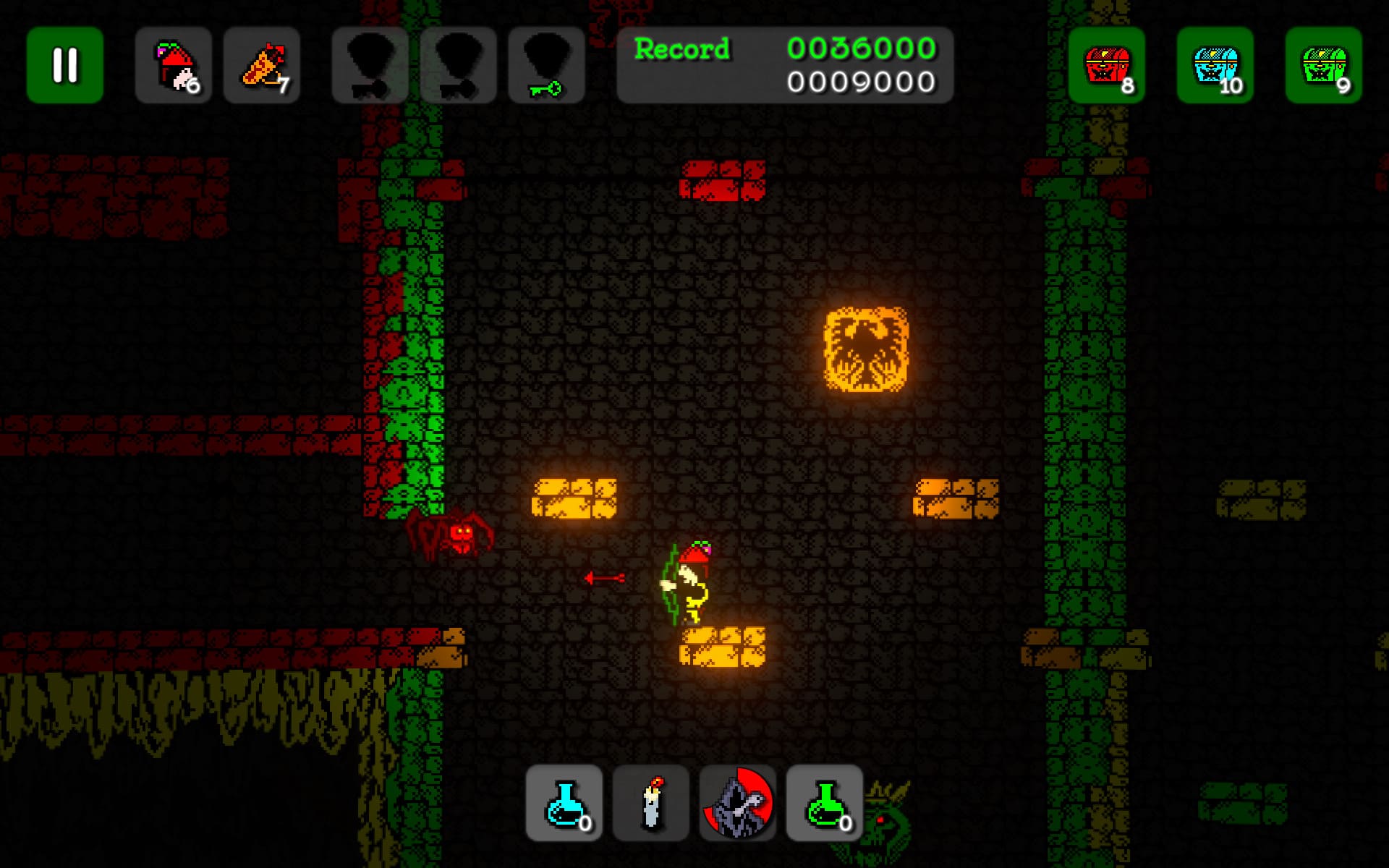Toggle the second empty key slot

458,67
